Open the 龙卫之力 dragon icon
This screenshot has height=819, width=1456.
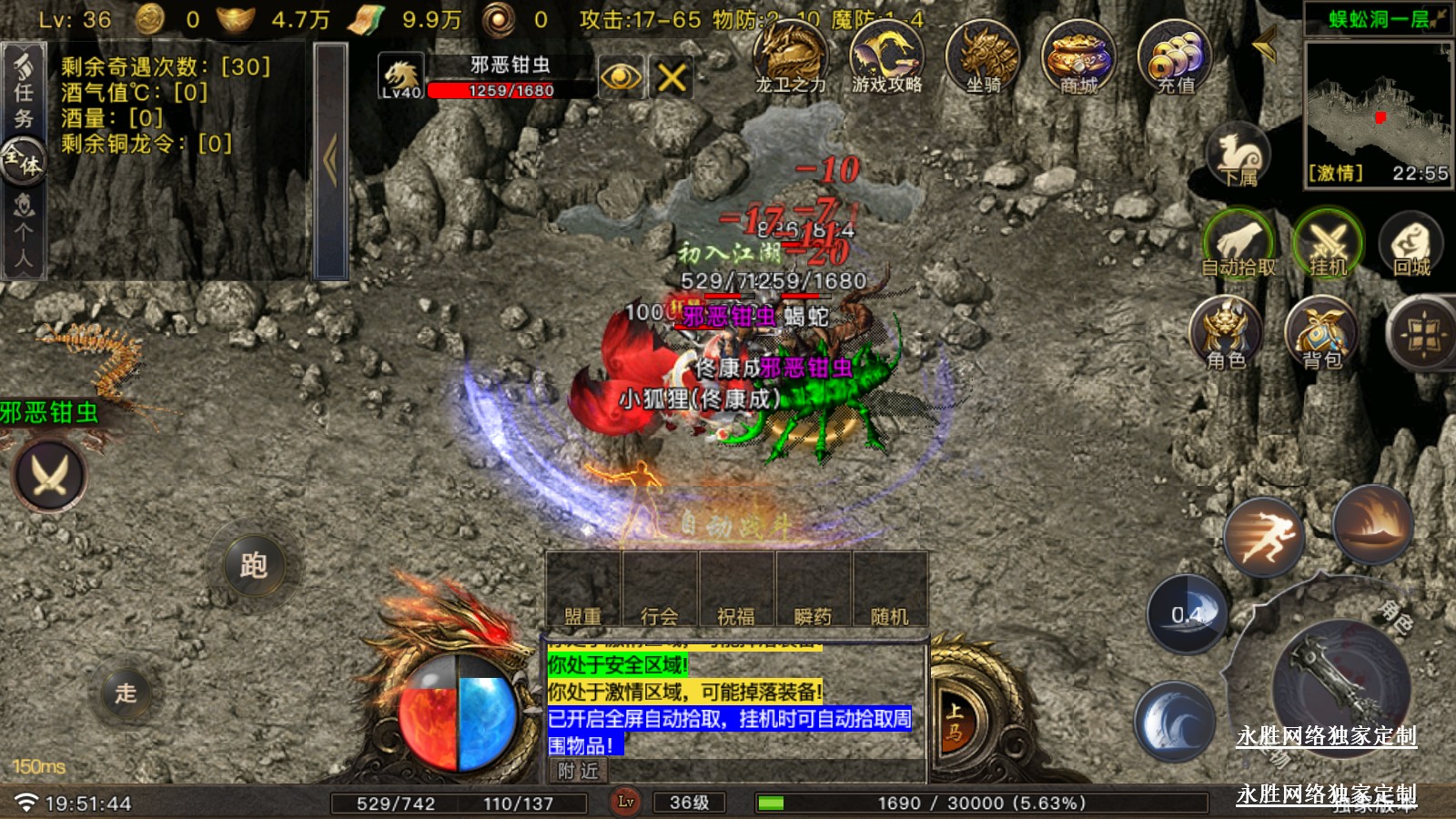pyautogui.click(x=791, y=57)
